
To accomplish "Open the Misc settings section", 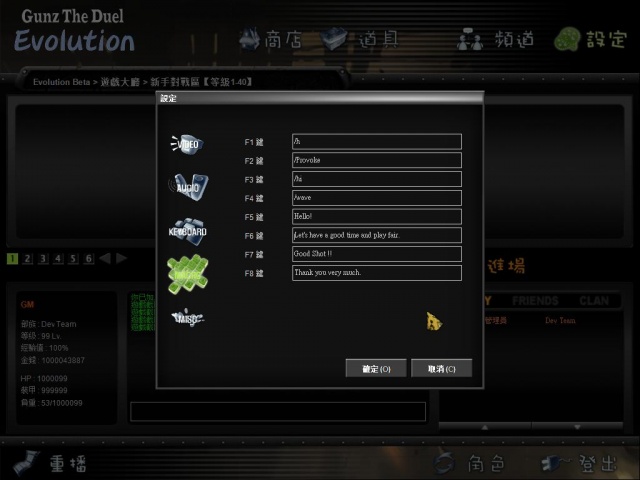I will (188, 317).
